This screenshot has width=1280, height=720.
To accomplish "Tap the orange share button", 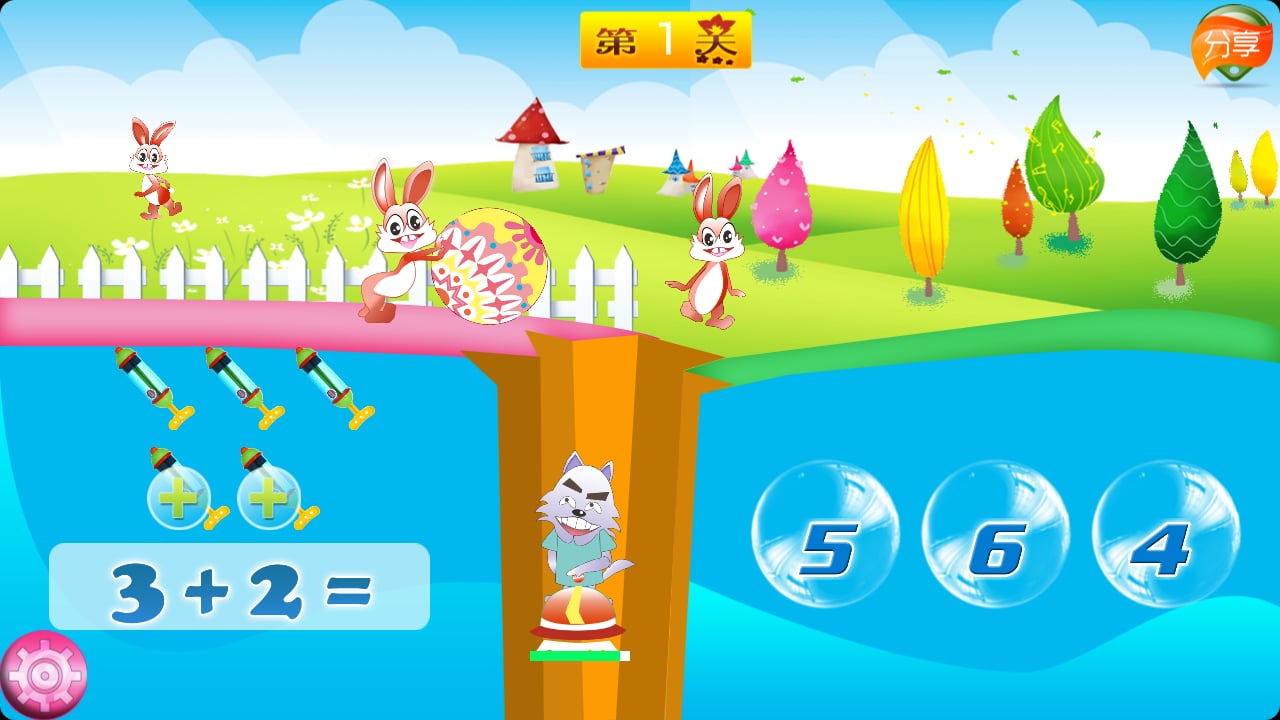I will [x=1231, y=45].
